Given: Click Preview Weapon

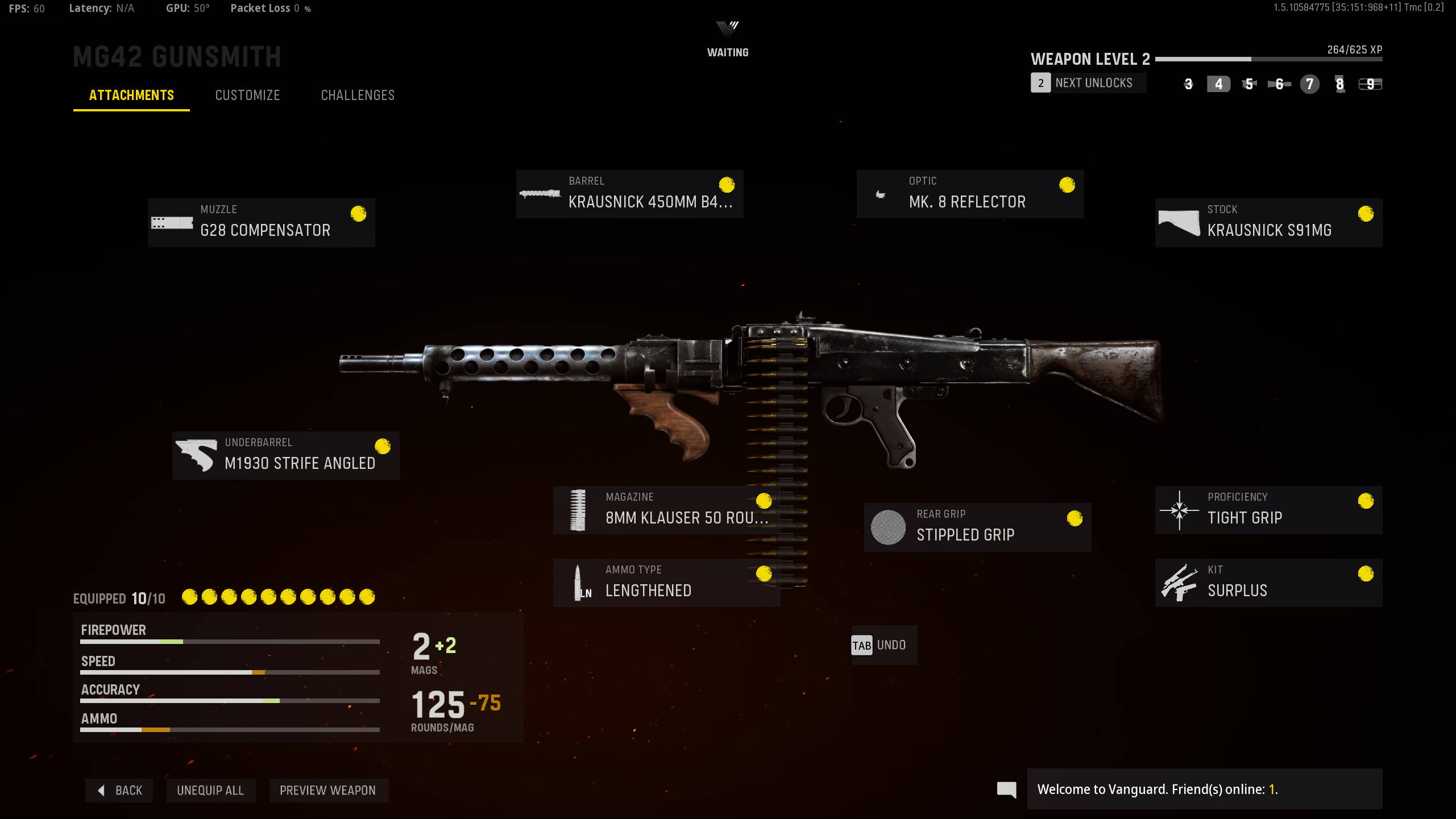Looking at the screenshot, I should [x=328, y=790].
